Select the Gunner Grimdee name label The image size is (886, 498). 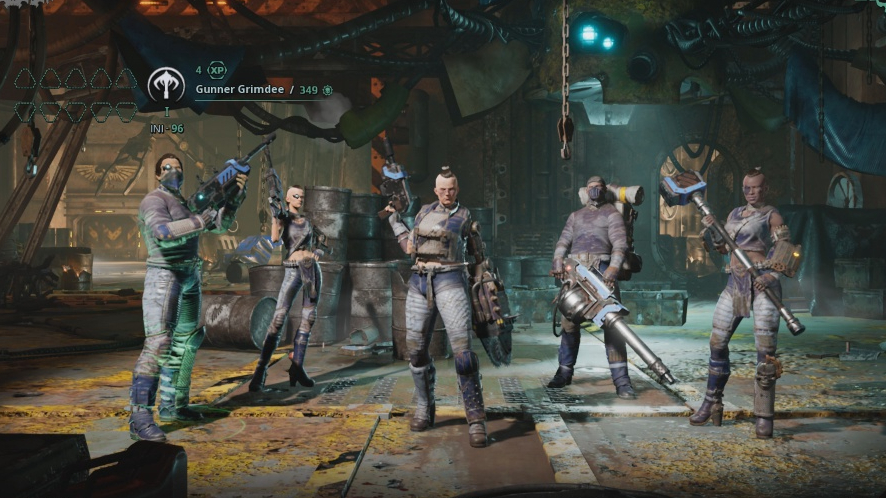click(239, 90)
